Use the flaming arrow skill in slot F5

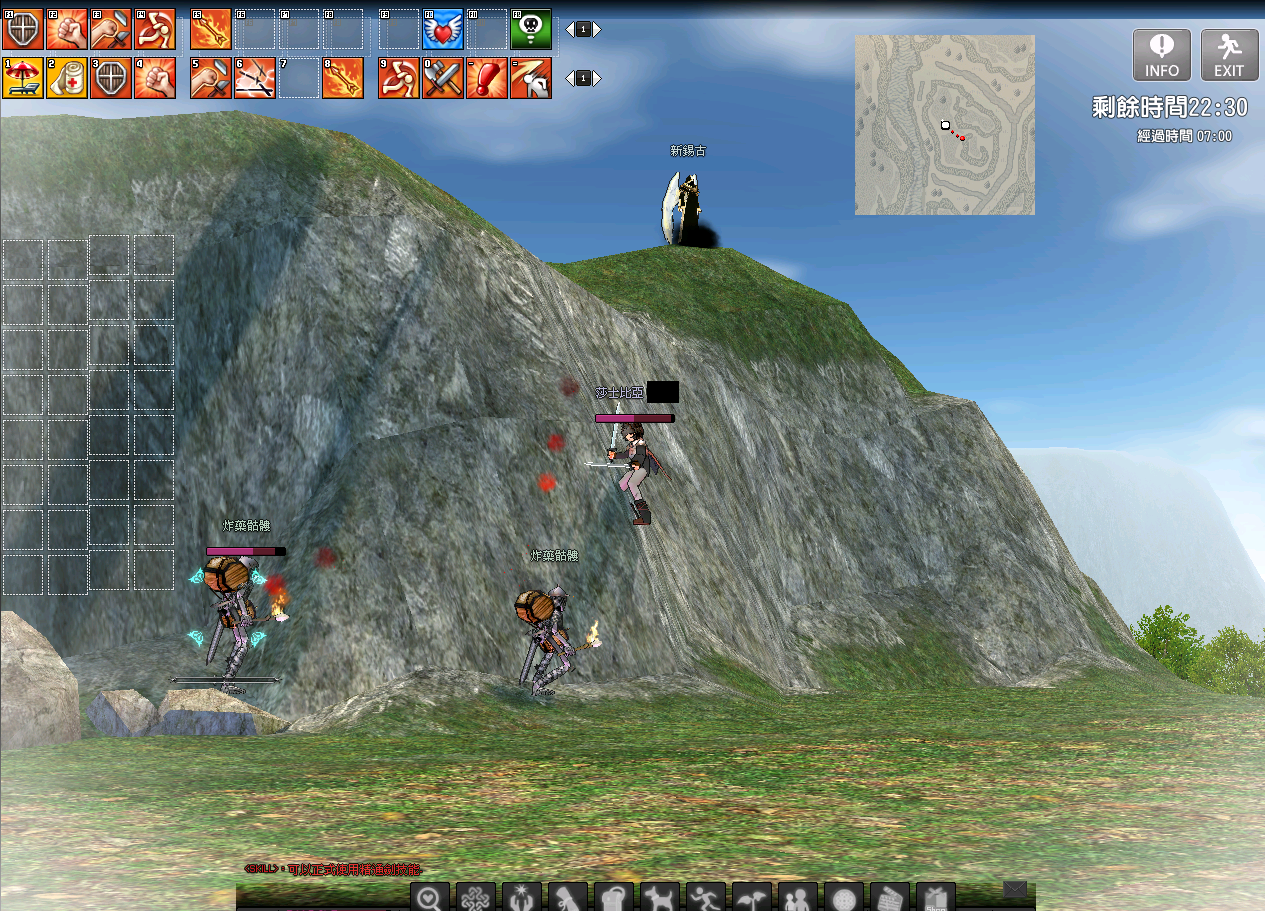point(211,30)
